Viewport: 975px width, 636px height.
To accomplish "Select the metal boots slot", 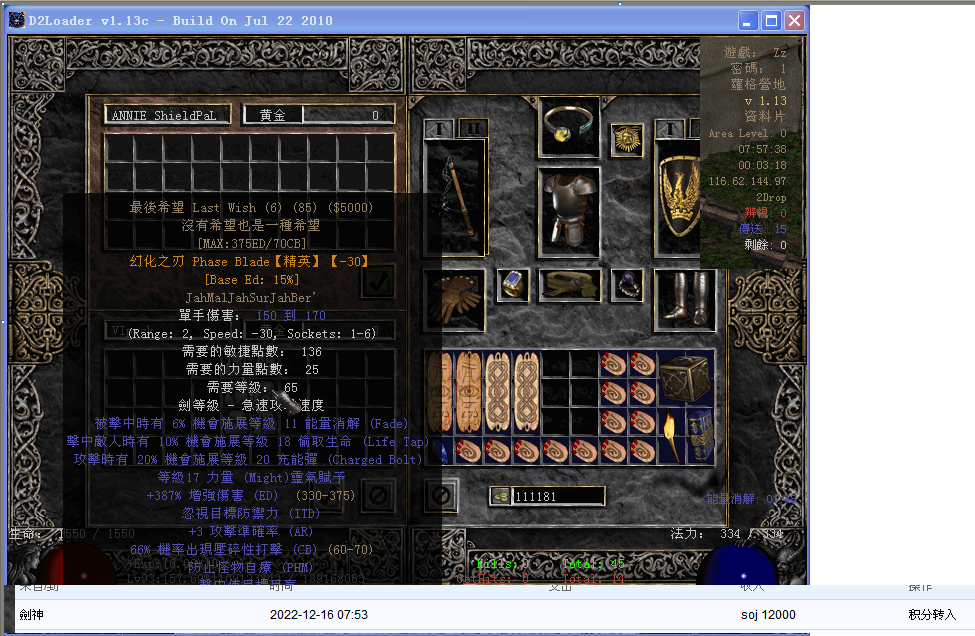I will tap(685, 297).
